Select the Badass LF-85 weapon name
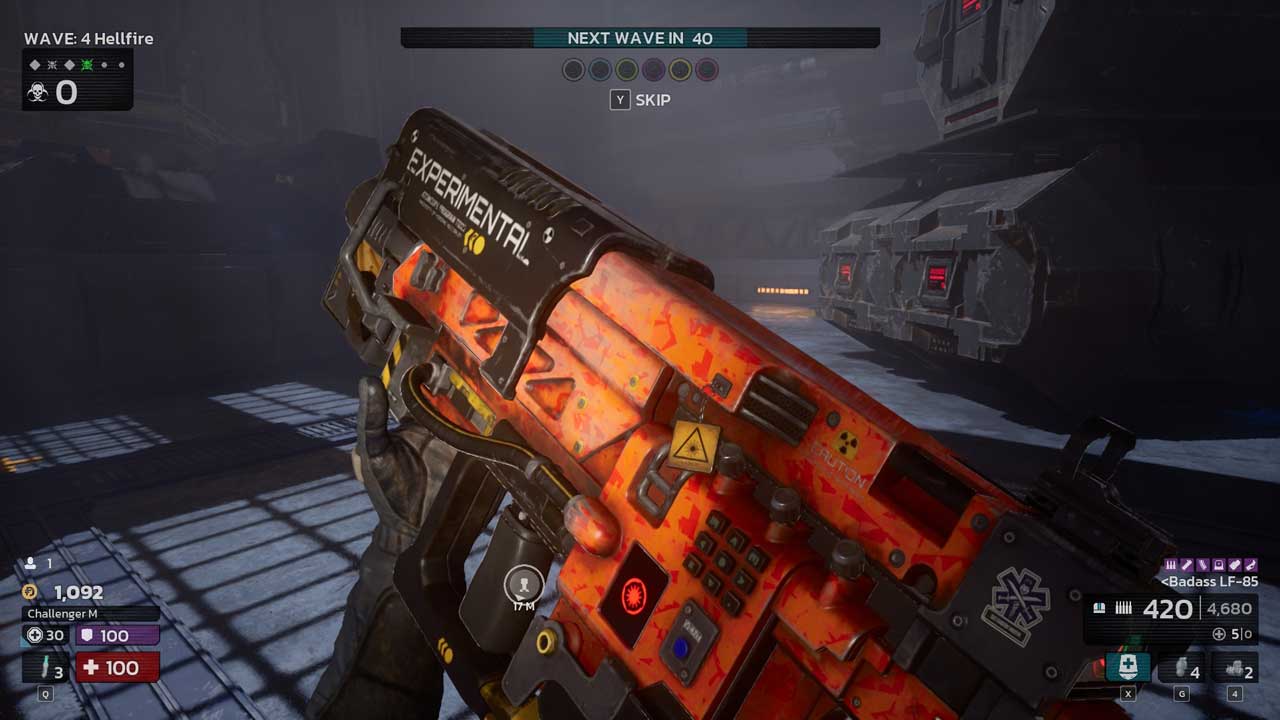Screen dimensions: 1280x720 click(1209, 581)
